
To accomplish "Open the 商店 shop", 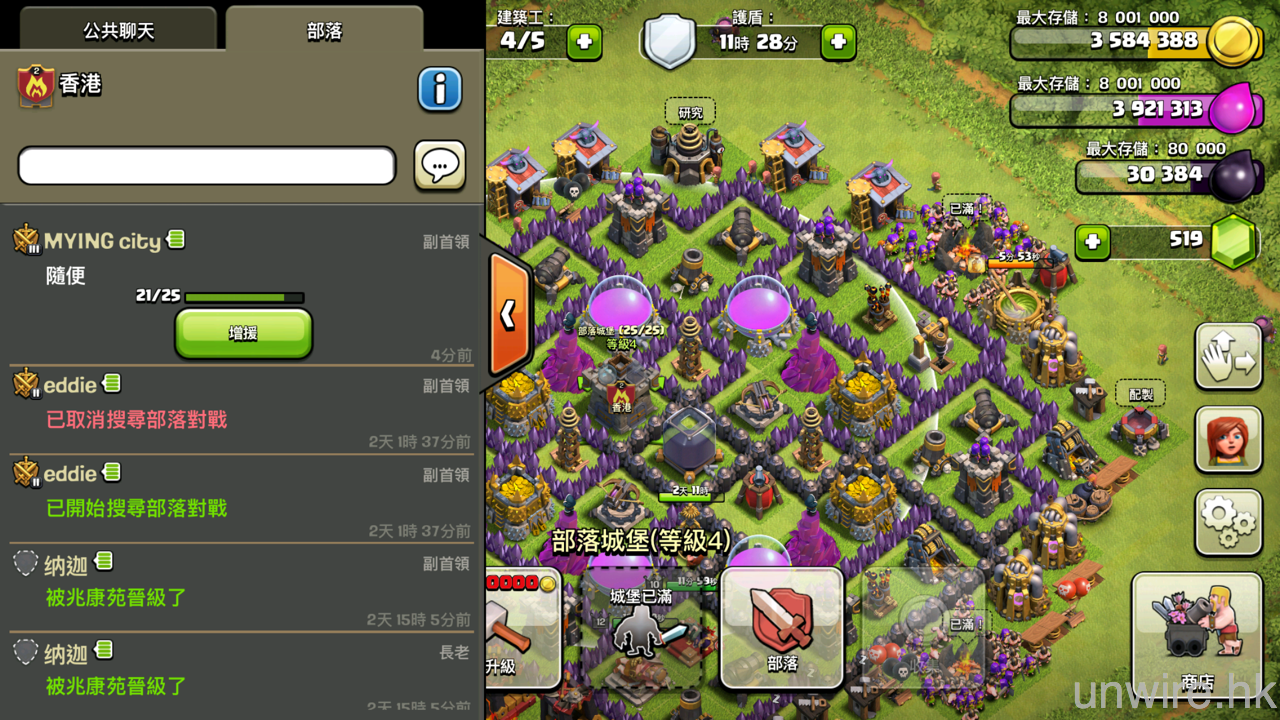I will (1196, 634).
